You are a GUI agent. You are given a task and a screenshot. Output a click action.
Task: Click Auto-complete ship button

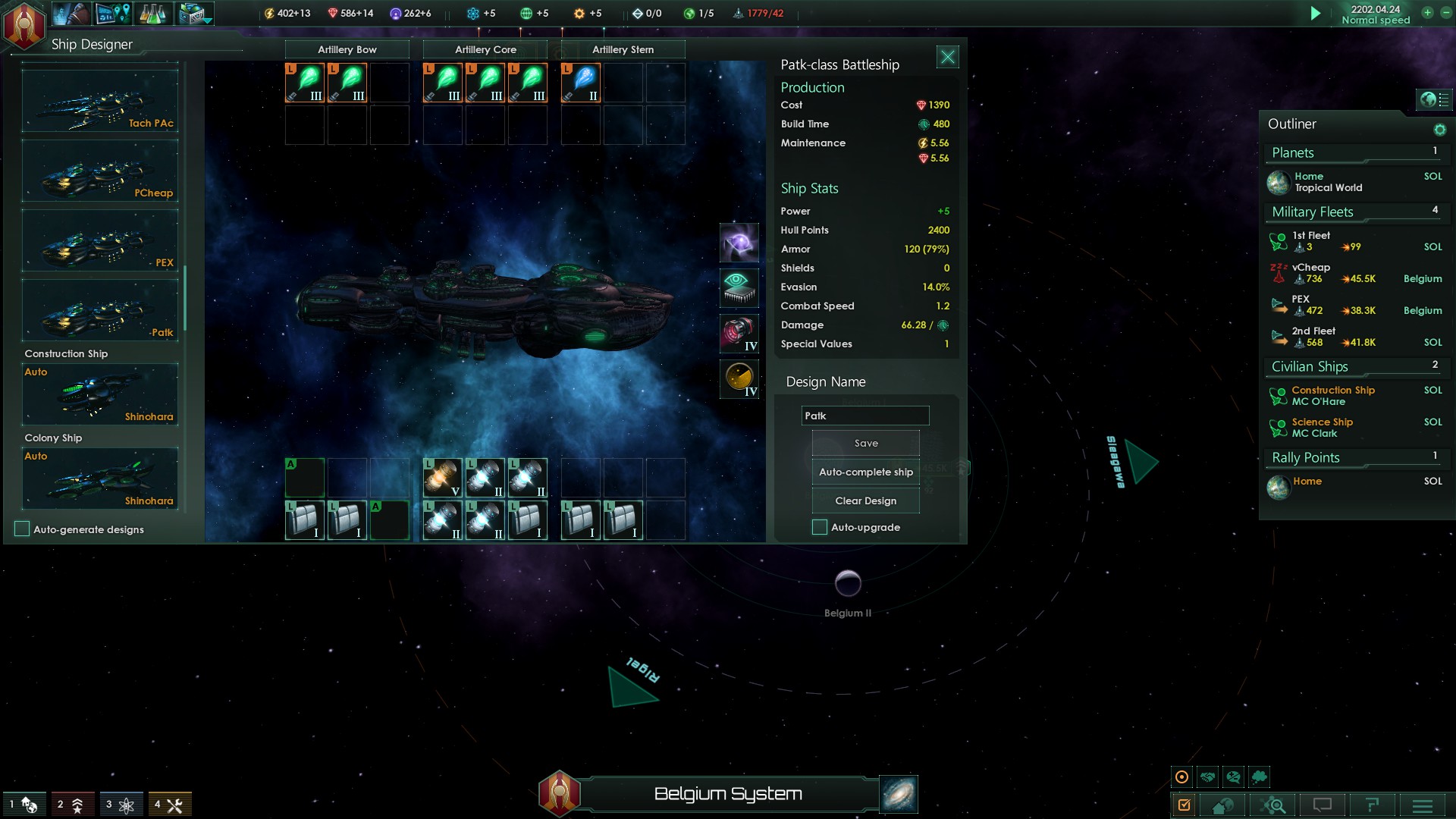865,472
